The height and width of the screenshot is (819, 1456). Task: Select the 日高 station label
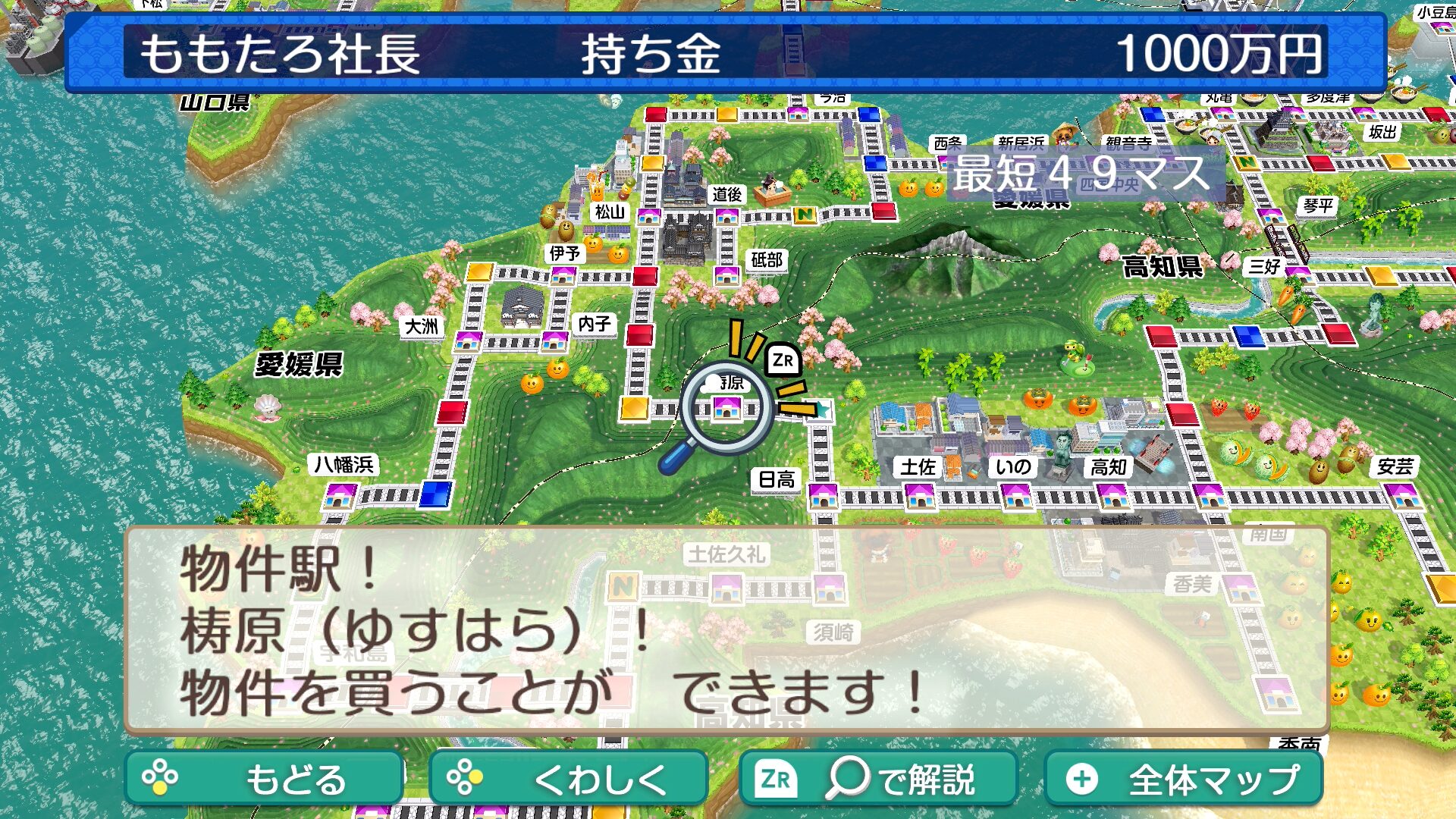click(777, 479)
